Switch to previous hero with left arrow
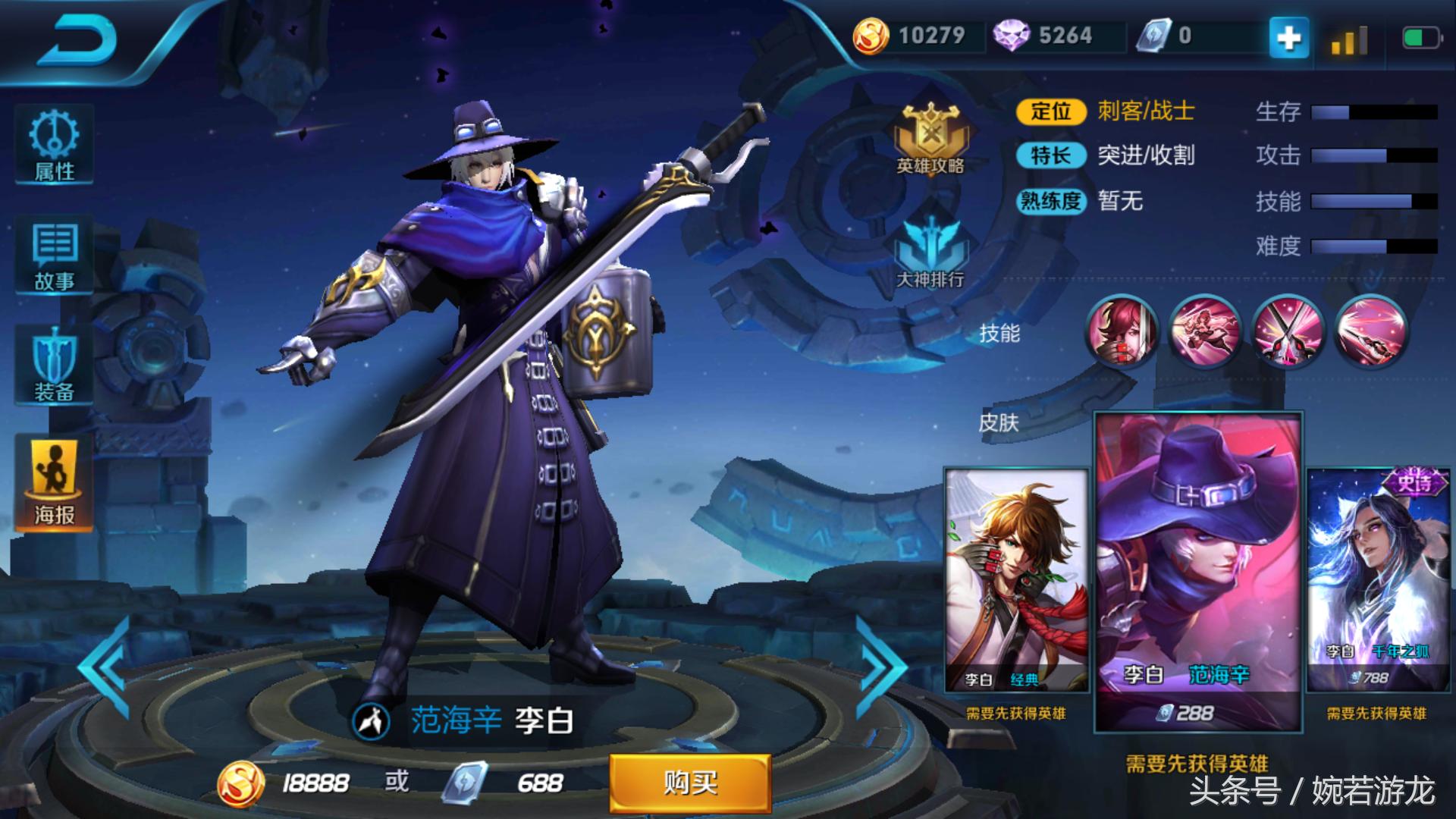This screenshot has height=819, width=1456. [x=106, y=667]
